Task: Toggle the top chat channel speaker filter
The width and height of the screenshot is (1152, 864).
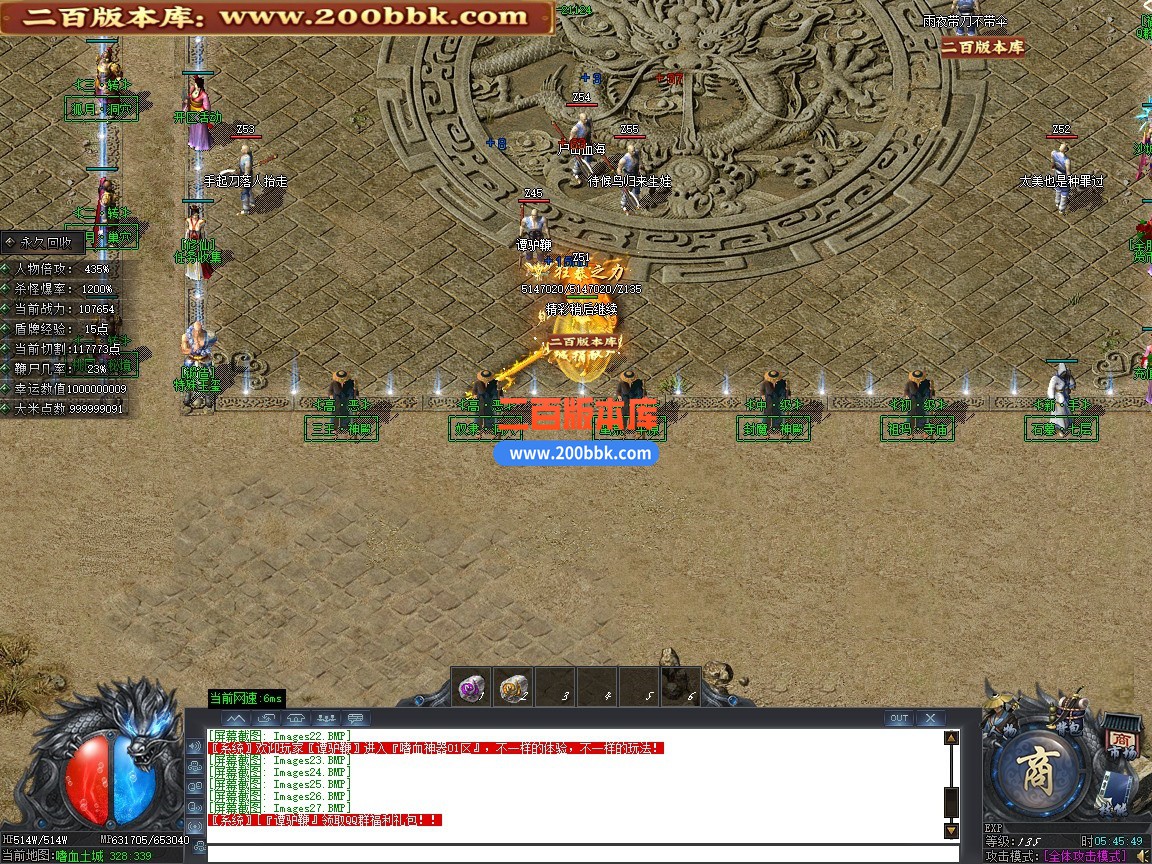Action: [195, 746]
